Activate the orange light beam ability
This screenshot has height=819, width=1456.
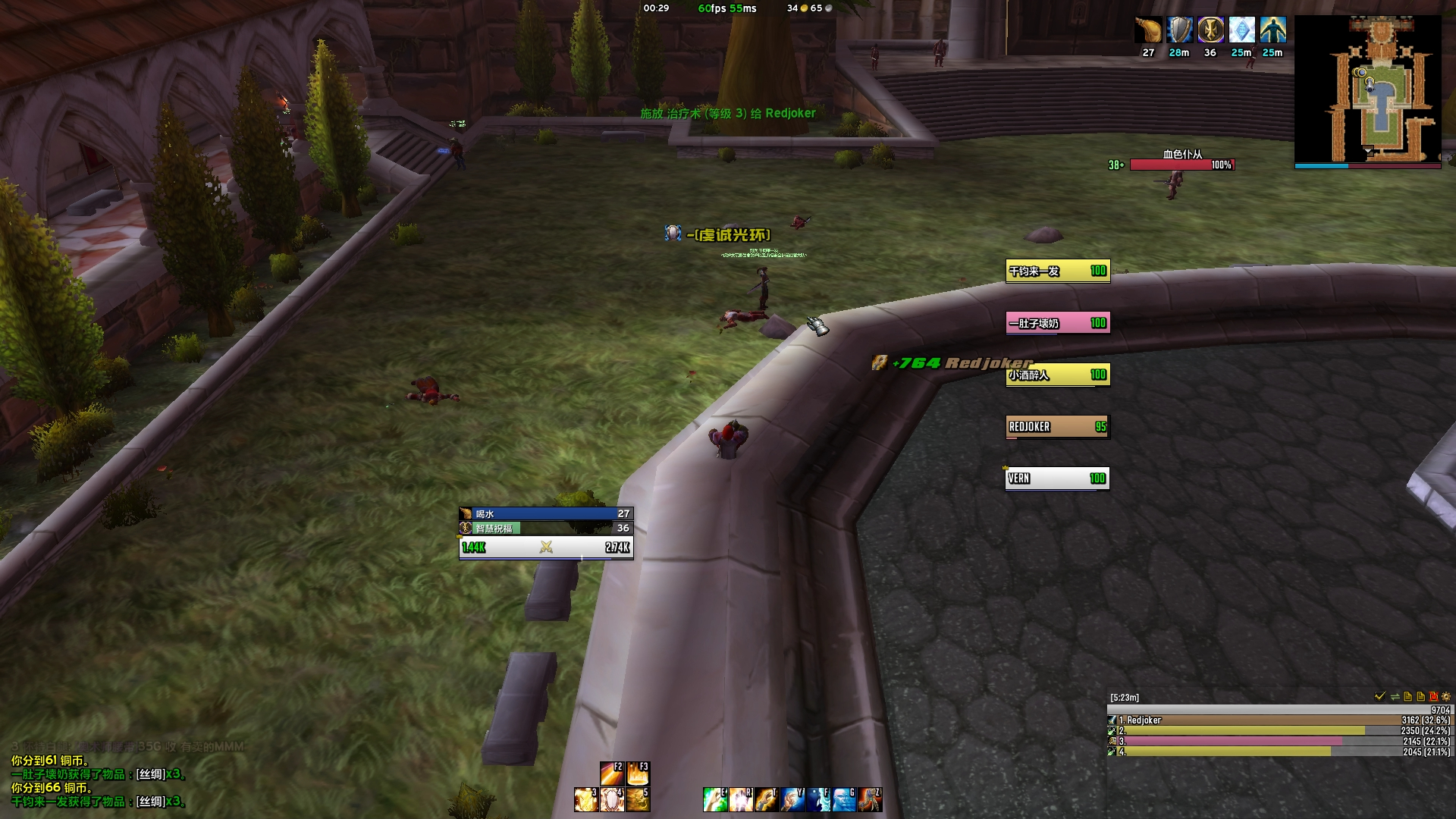[611, 773]
